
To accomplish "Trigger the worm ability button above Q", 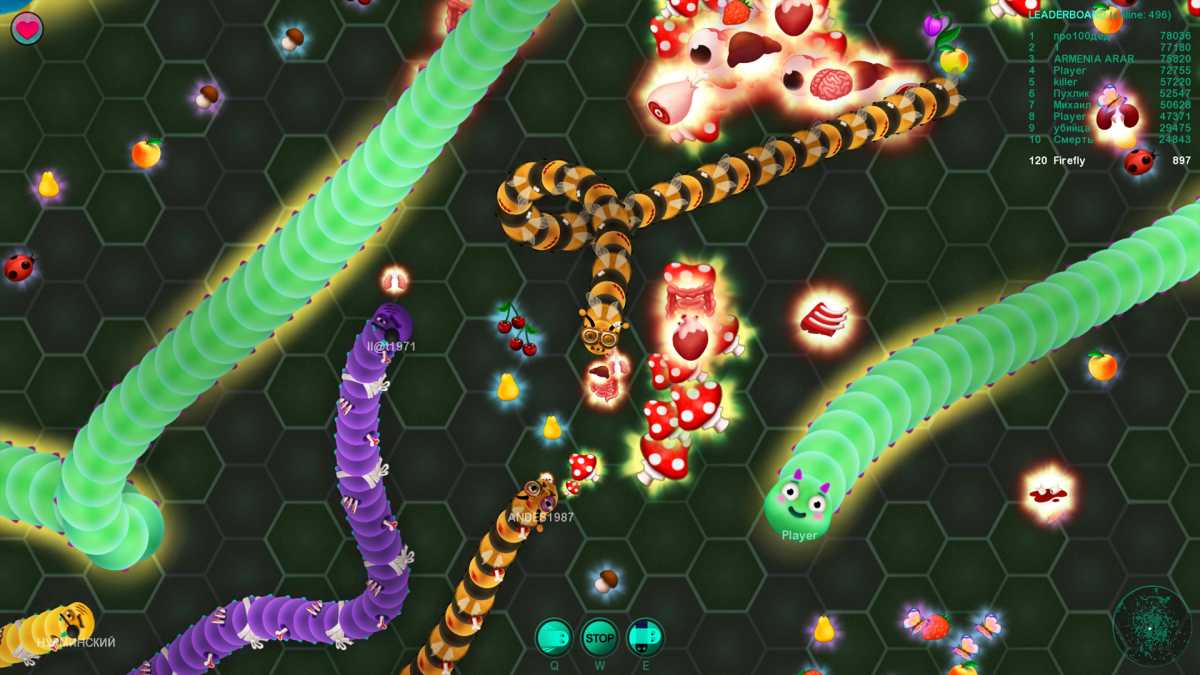I will (x=554, y=637).
